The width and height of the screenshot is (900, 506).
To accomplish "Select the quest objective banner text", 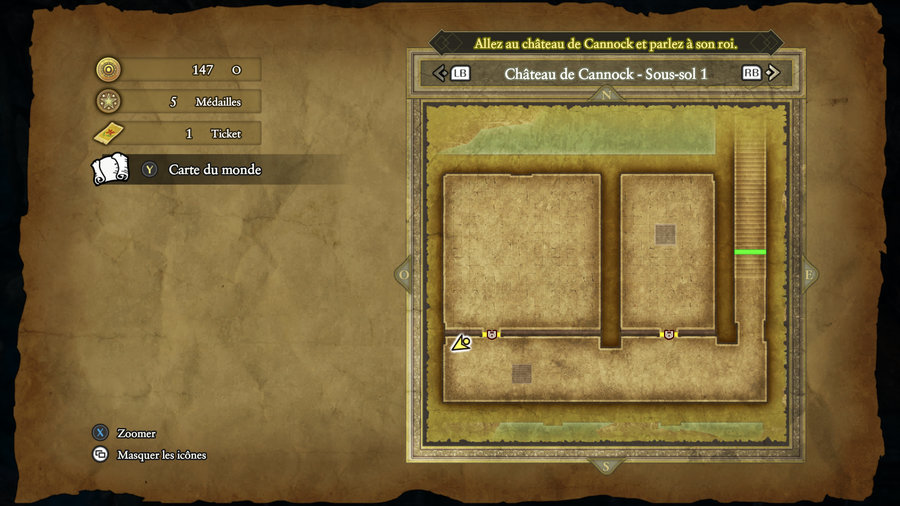I will point(605,44).
